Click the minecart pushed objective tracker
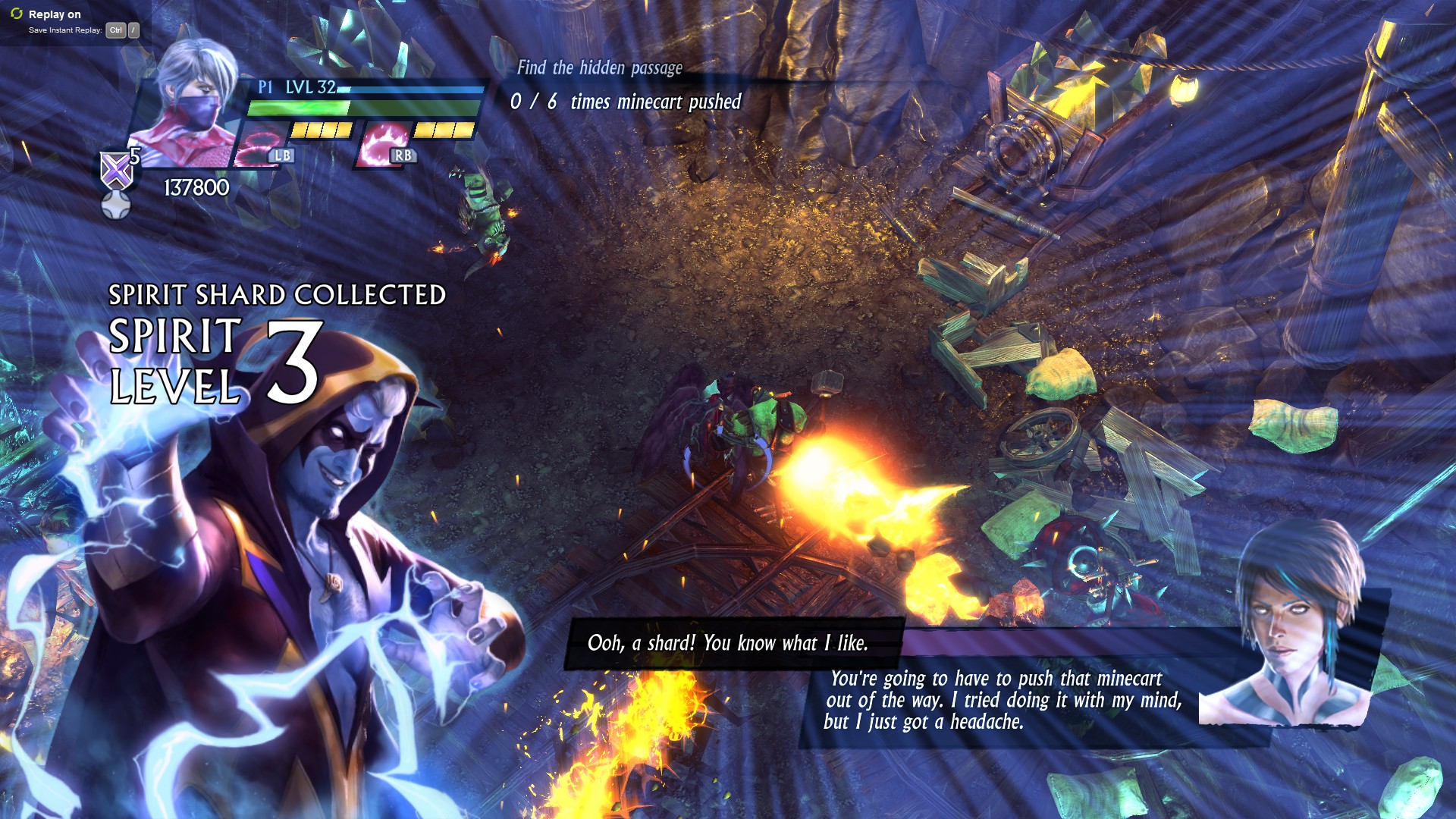 tap(625, 102)
